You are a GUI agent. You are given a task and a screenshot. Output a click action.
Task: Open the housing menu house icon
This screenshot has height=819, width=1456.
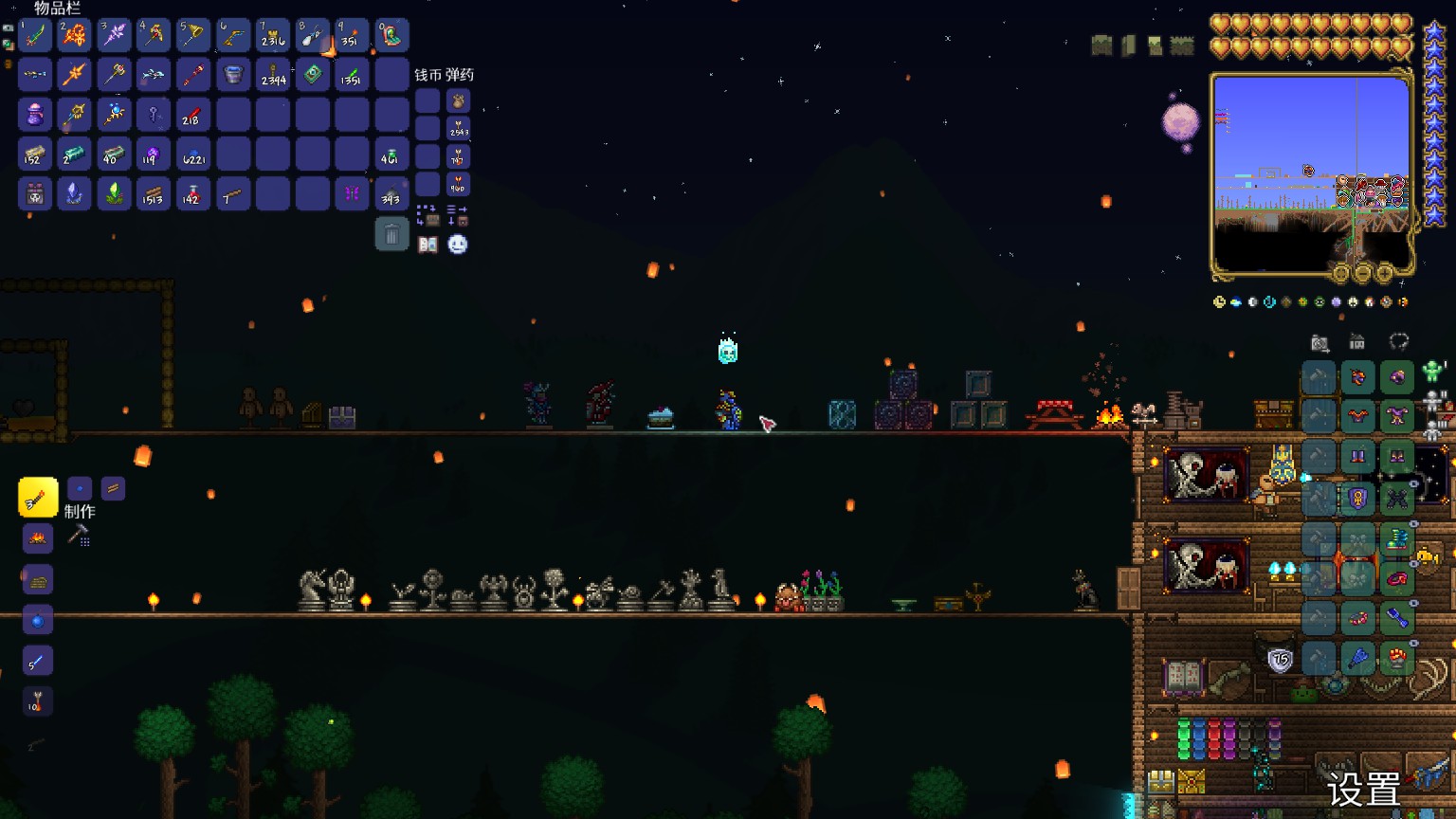[x=1357, y=342]
